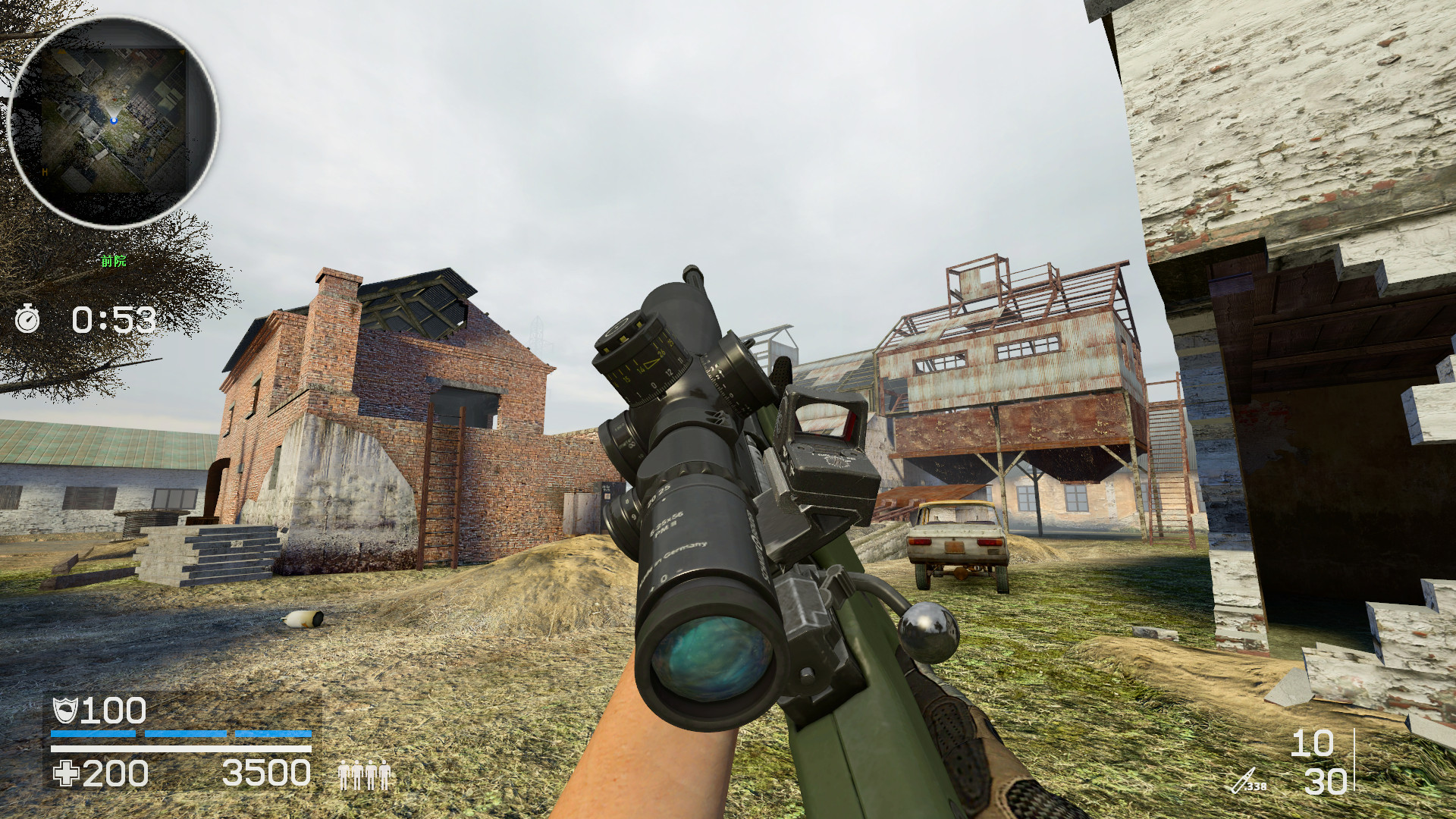Toggle the teammate count indicator
1456x819 pixels.
click(x=364, y=775)
